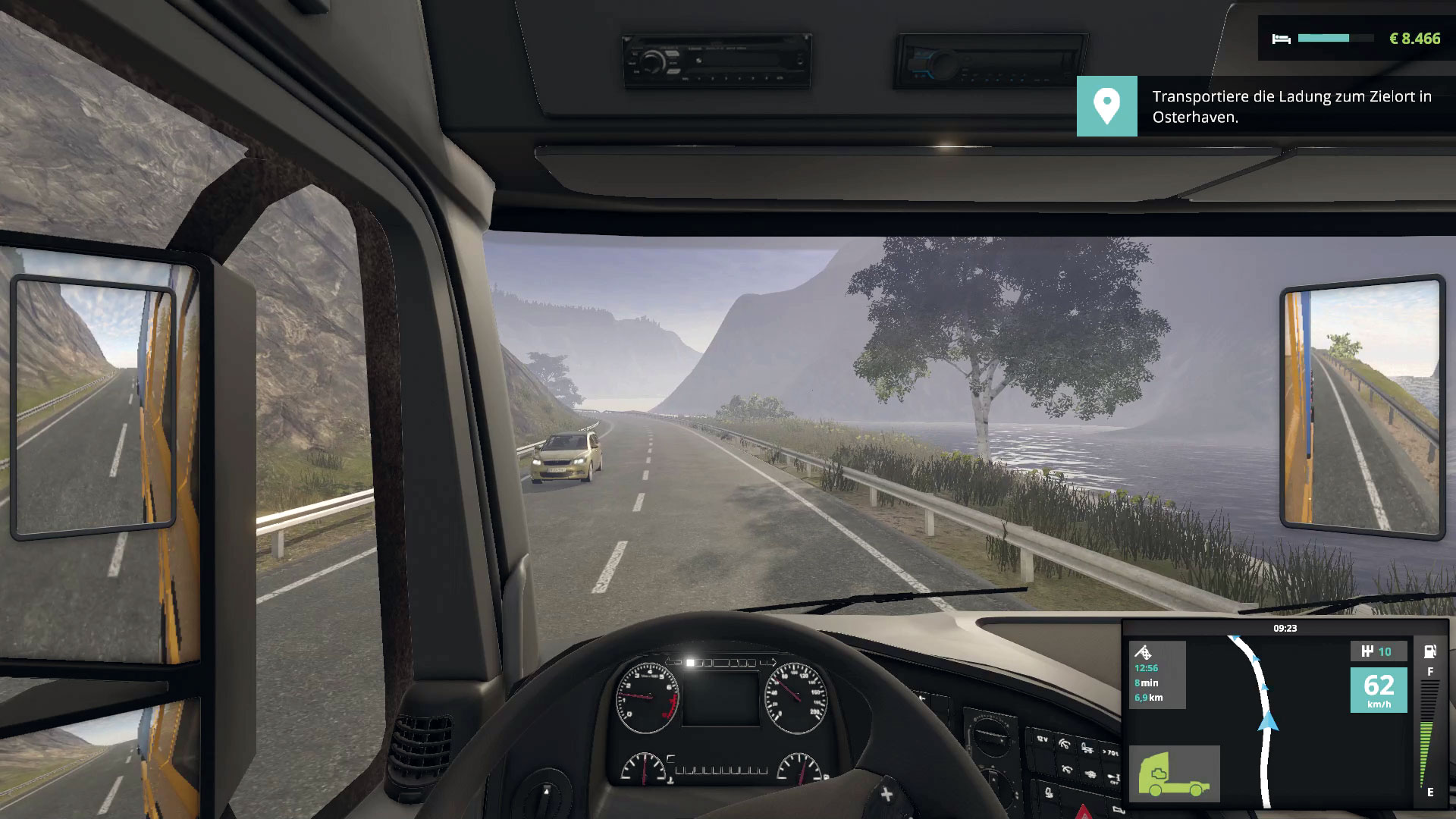The width and height of the screenshot is (1456, 819).
Task: Toggle the 12V switch on the dashboard panel
Action: click(1042, 739)
